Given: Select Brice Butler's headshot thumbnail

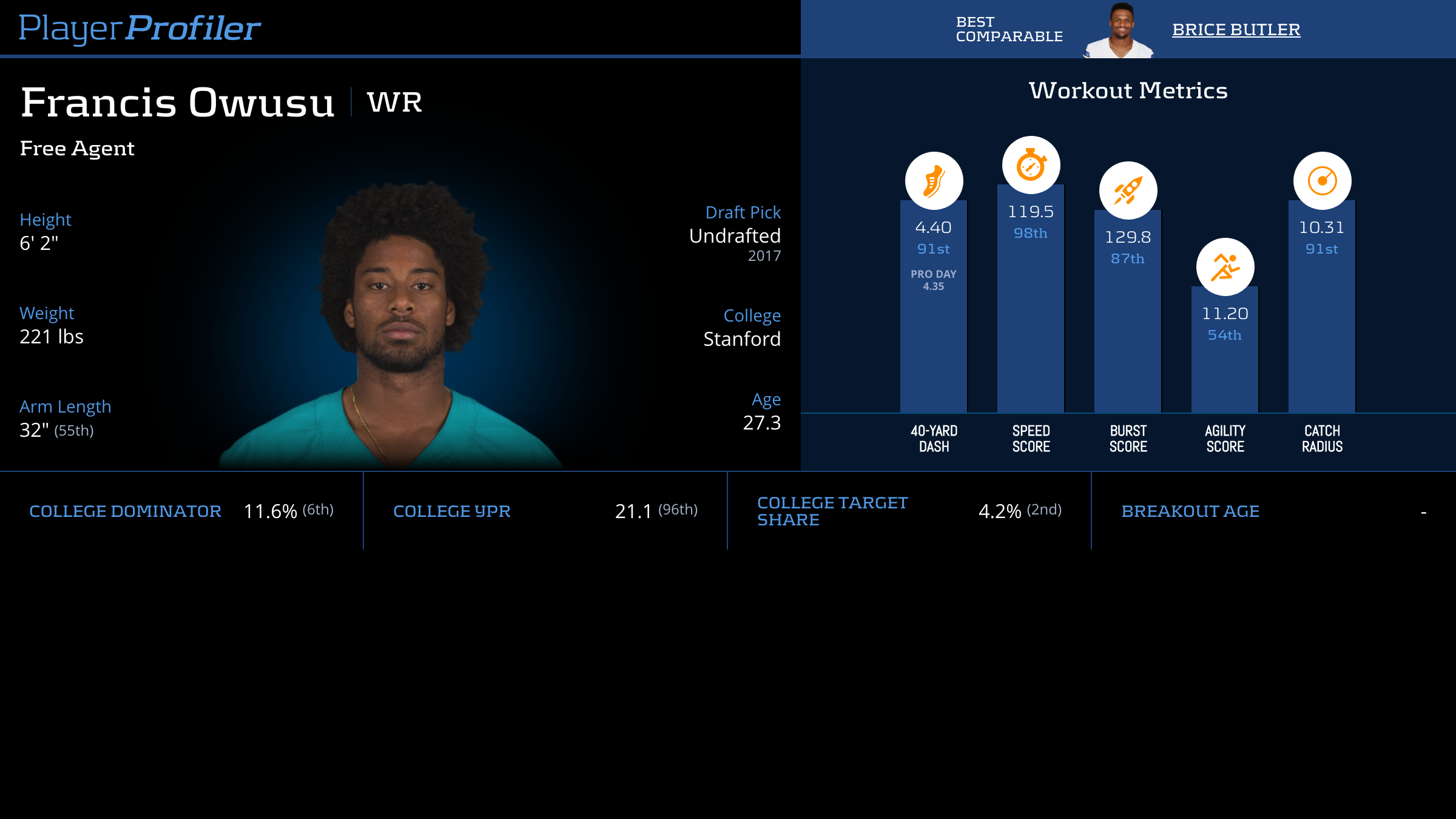Looking at the screenshot, I should (1119, 30).
